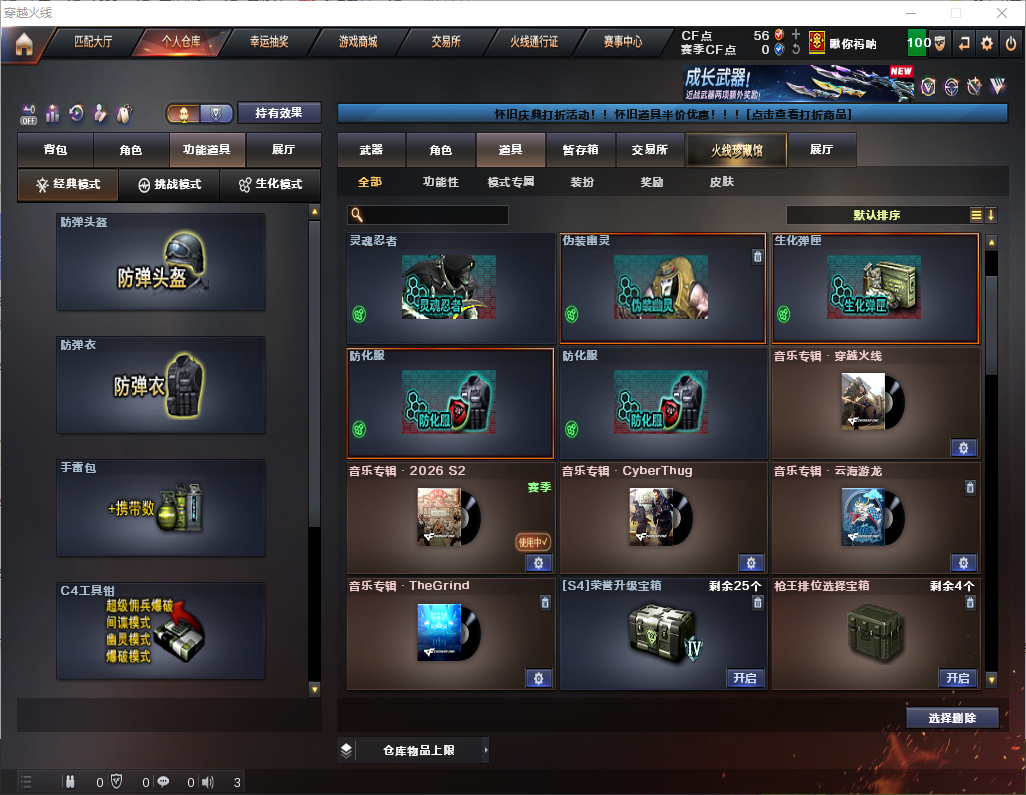Viewport: 1026px width, 795px height.
Task: Open the 匹配大厅 matchmaking hall
Action: point(93,43)
